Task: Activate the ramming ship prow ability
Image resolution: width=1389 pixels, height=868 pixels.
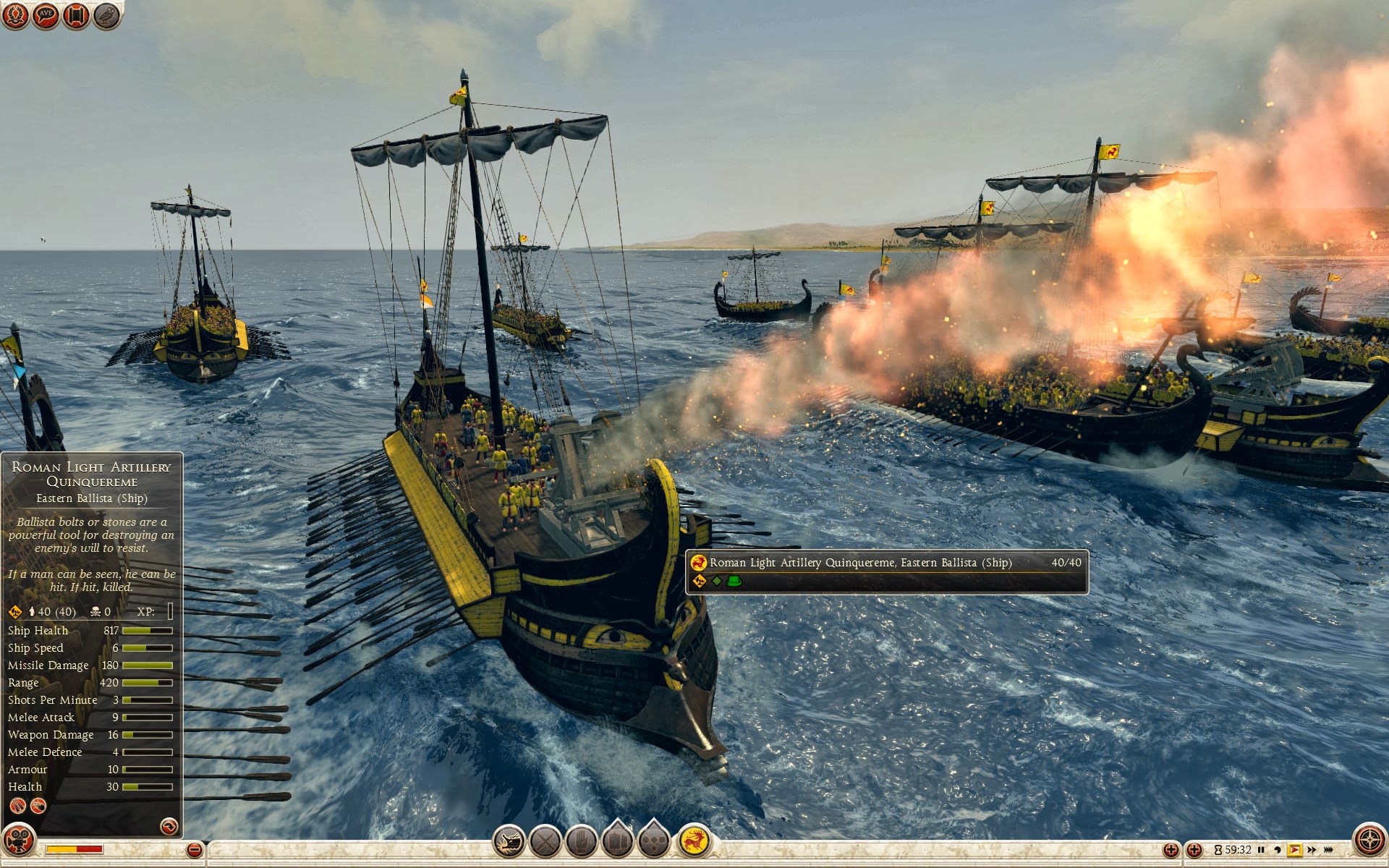Action: click(x=509, y=841)
